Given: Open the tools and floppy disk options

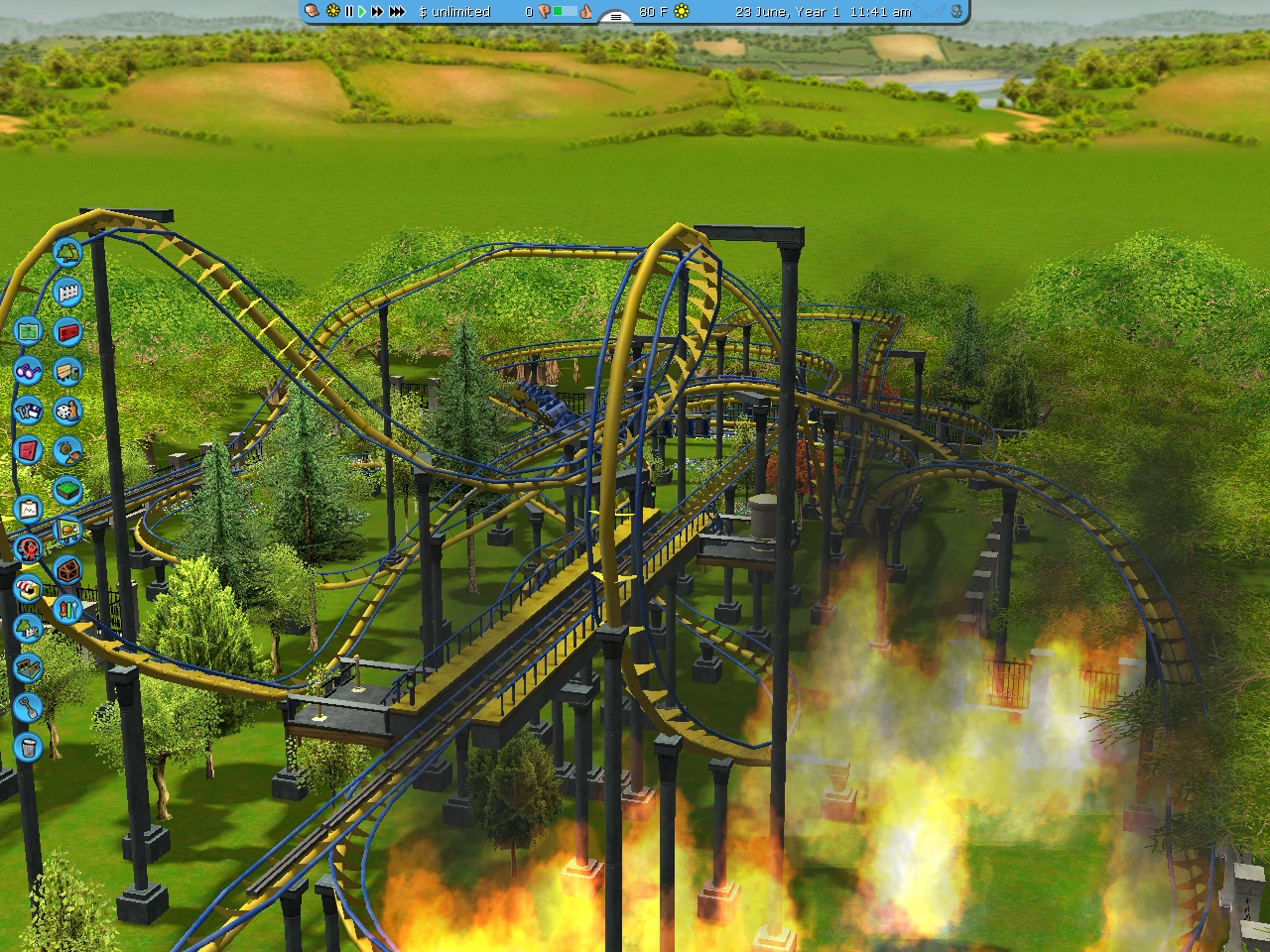Looking at the screenshot, I should (x=28, y=410).
